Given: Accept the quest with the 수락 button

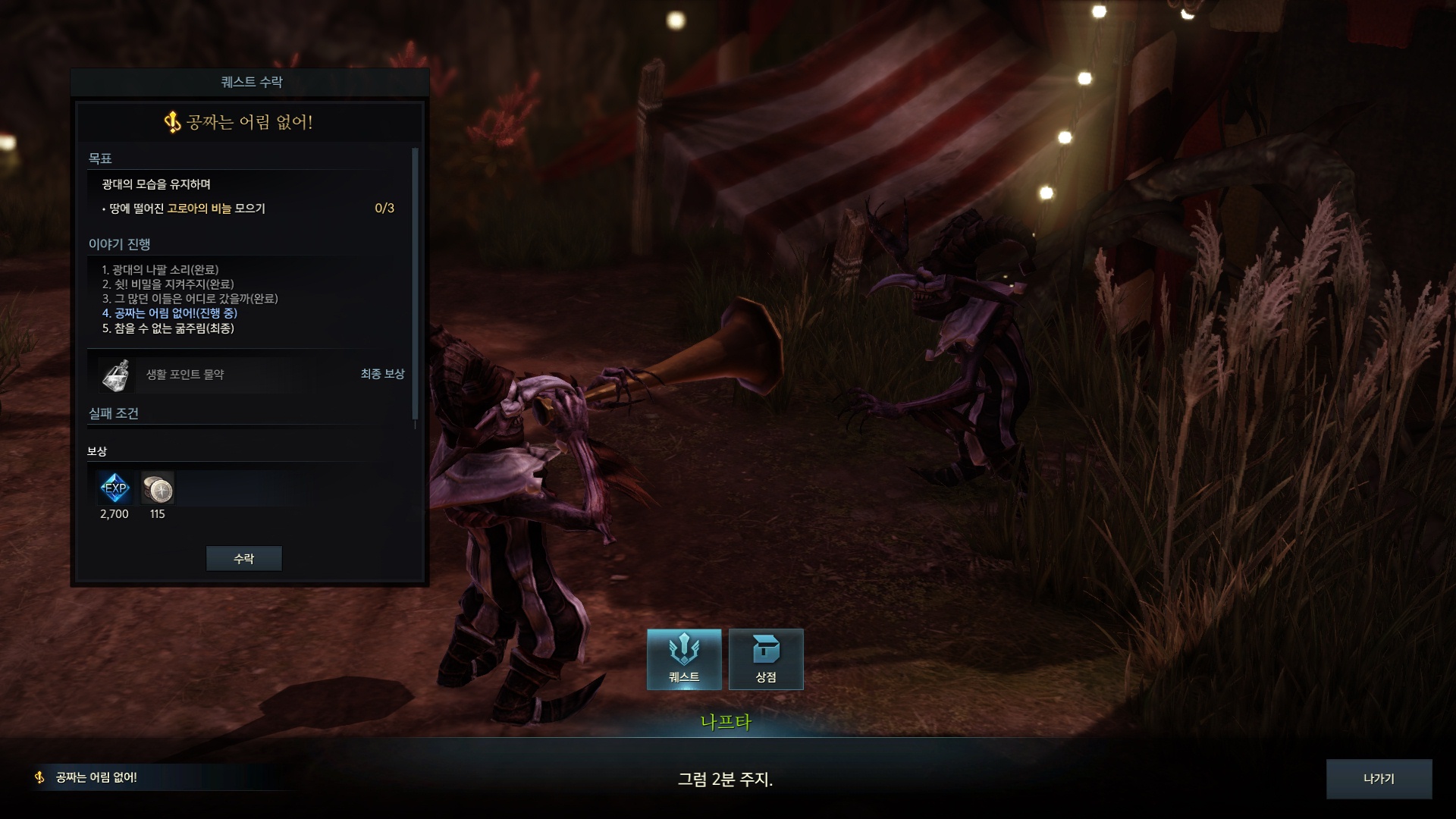Looking at the screenshot, I should pyautogui.click(x=243, y=559).
